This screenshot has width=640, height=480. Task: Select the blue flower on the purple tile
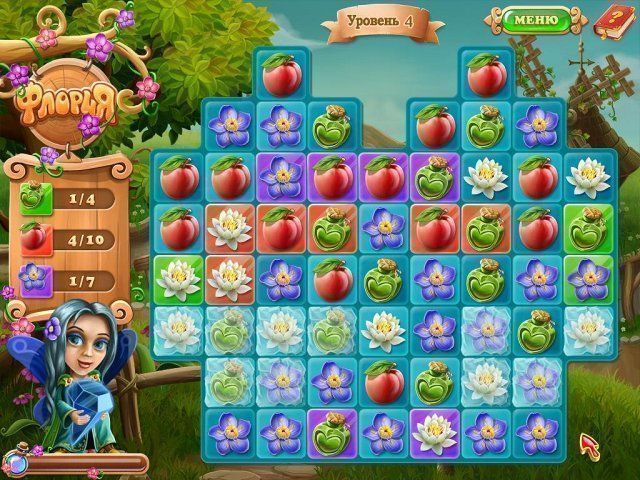tap(281, 177)
